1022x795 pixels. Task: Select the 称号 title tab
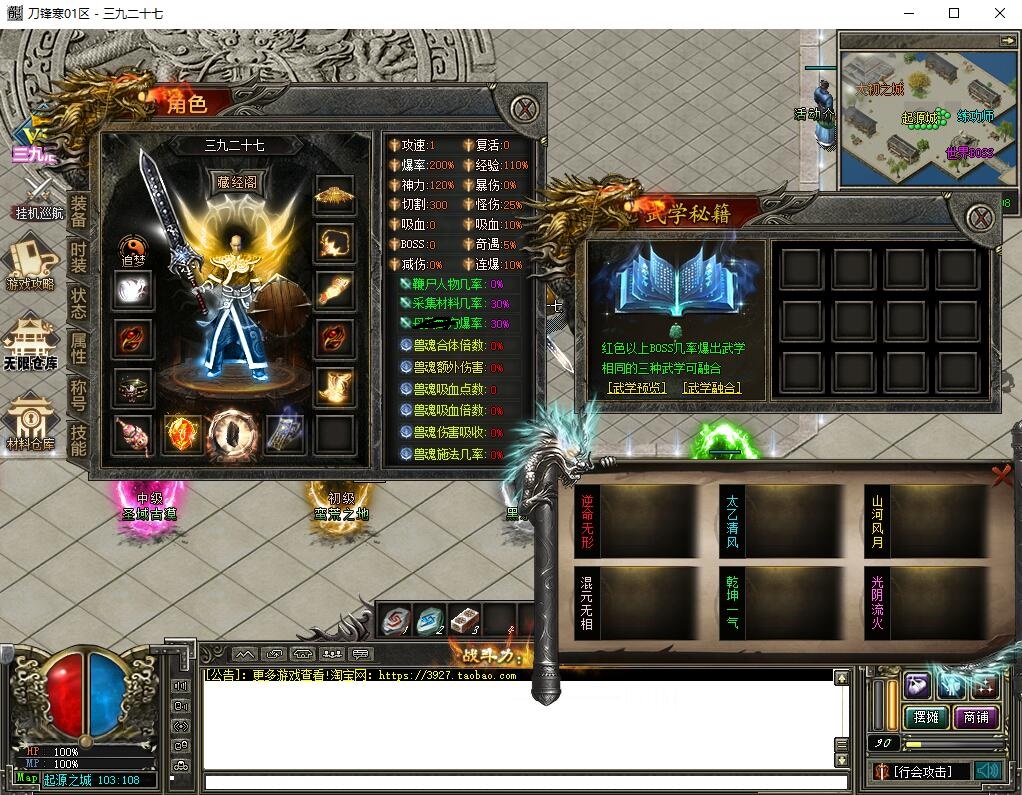pyautogui.click(x=78, y=393)
